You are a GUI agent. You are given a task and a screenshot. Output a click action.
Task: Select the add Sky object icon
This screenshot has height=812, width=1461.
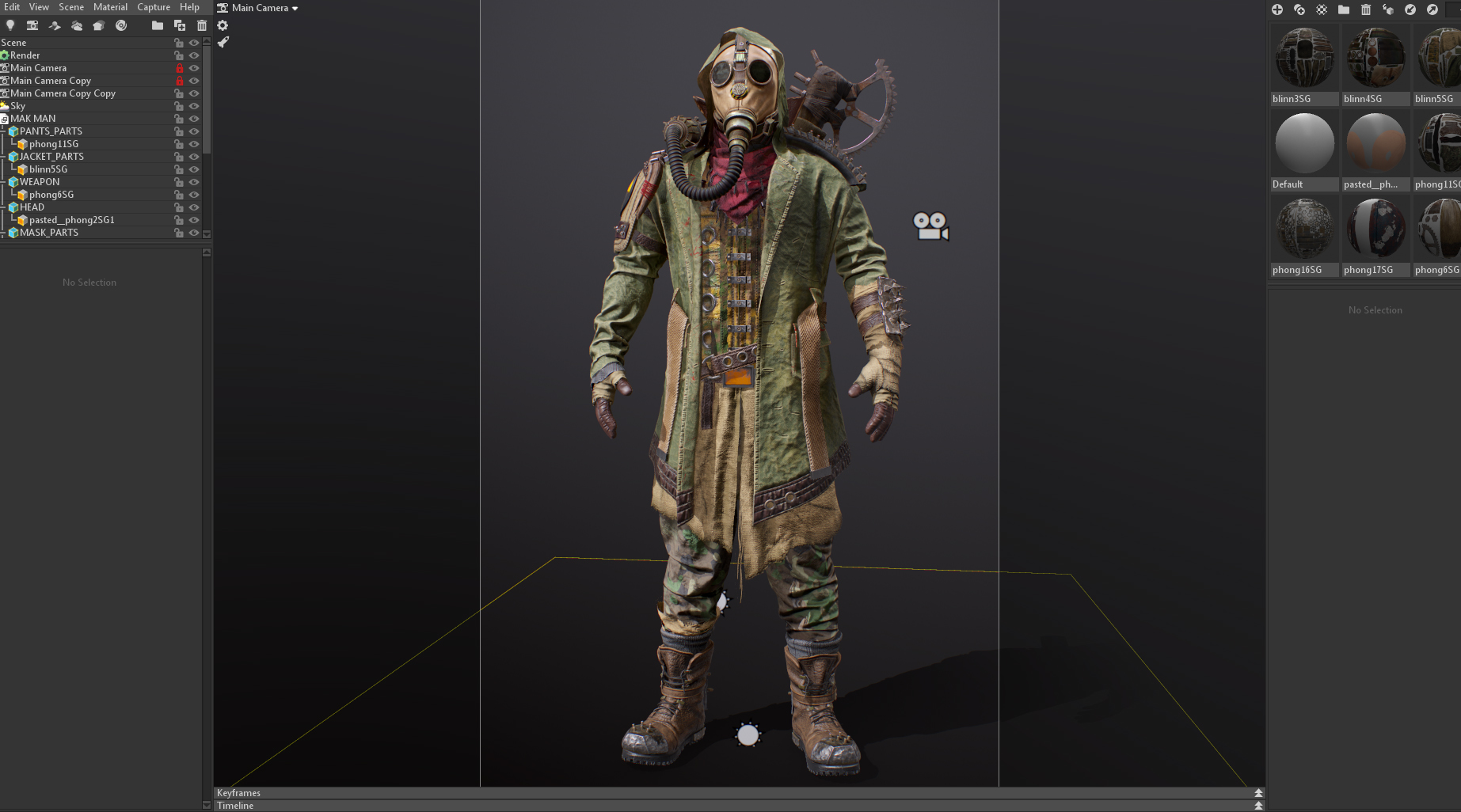point(77,25)
